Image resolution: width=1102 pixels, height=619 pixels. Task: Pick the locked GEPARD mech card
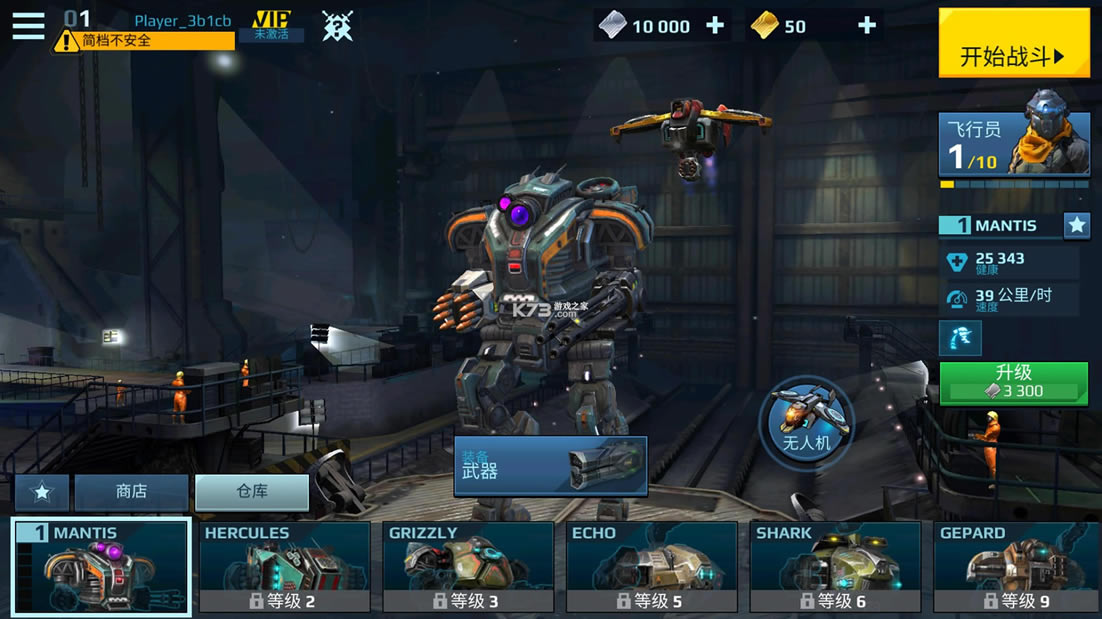(1017, 566)
